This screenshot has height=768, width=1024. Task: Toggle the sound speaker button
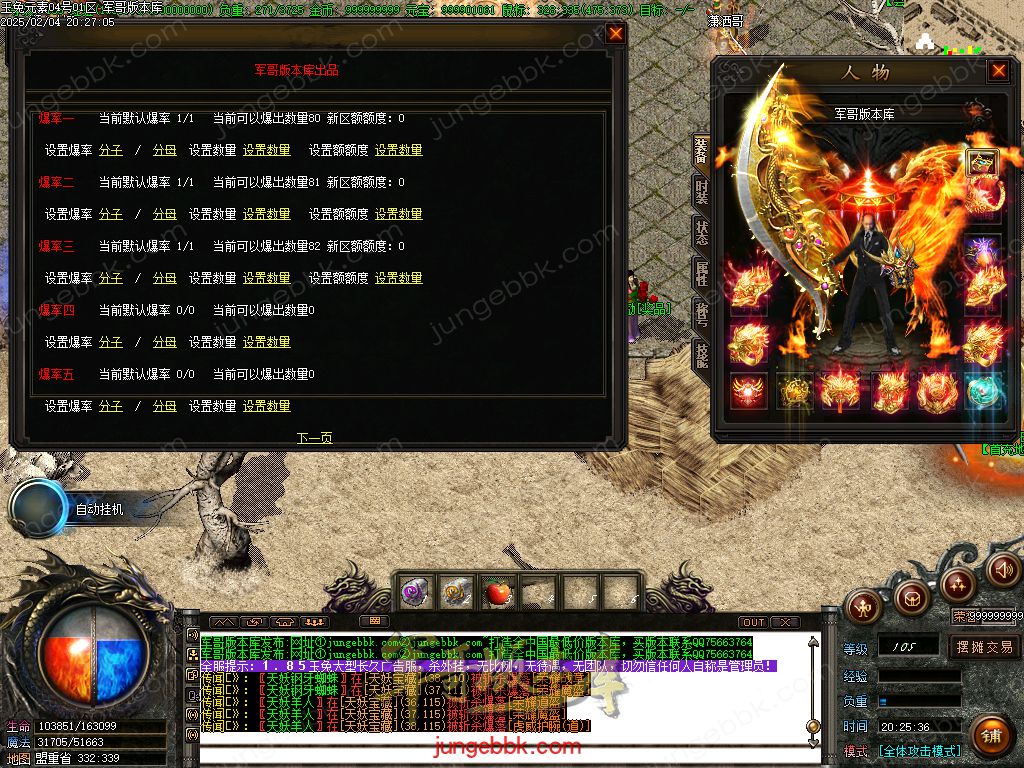tap(1003, 570)
